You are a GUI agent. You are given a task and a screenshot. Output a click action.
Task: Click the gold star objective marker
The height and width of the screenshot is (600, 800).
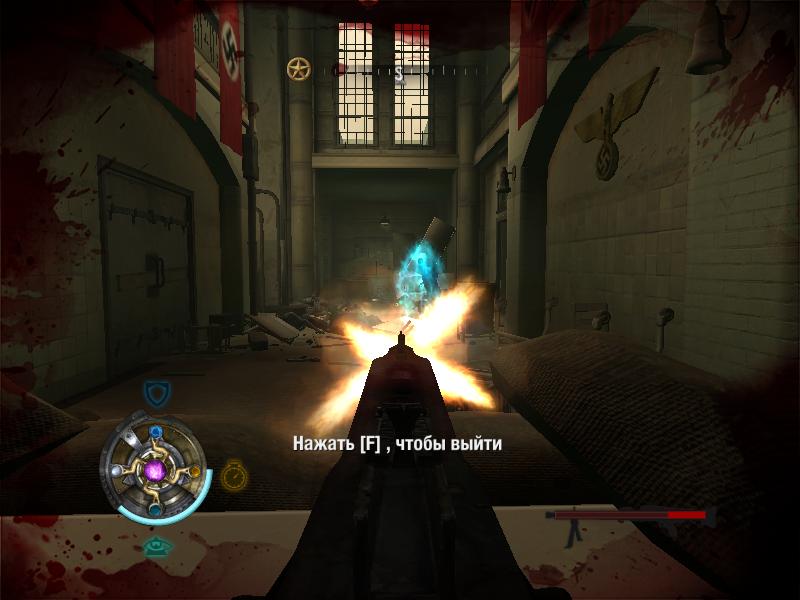298,69
